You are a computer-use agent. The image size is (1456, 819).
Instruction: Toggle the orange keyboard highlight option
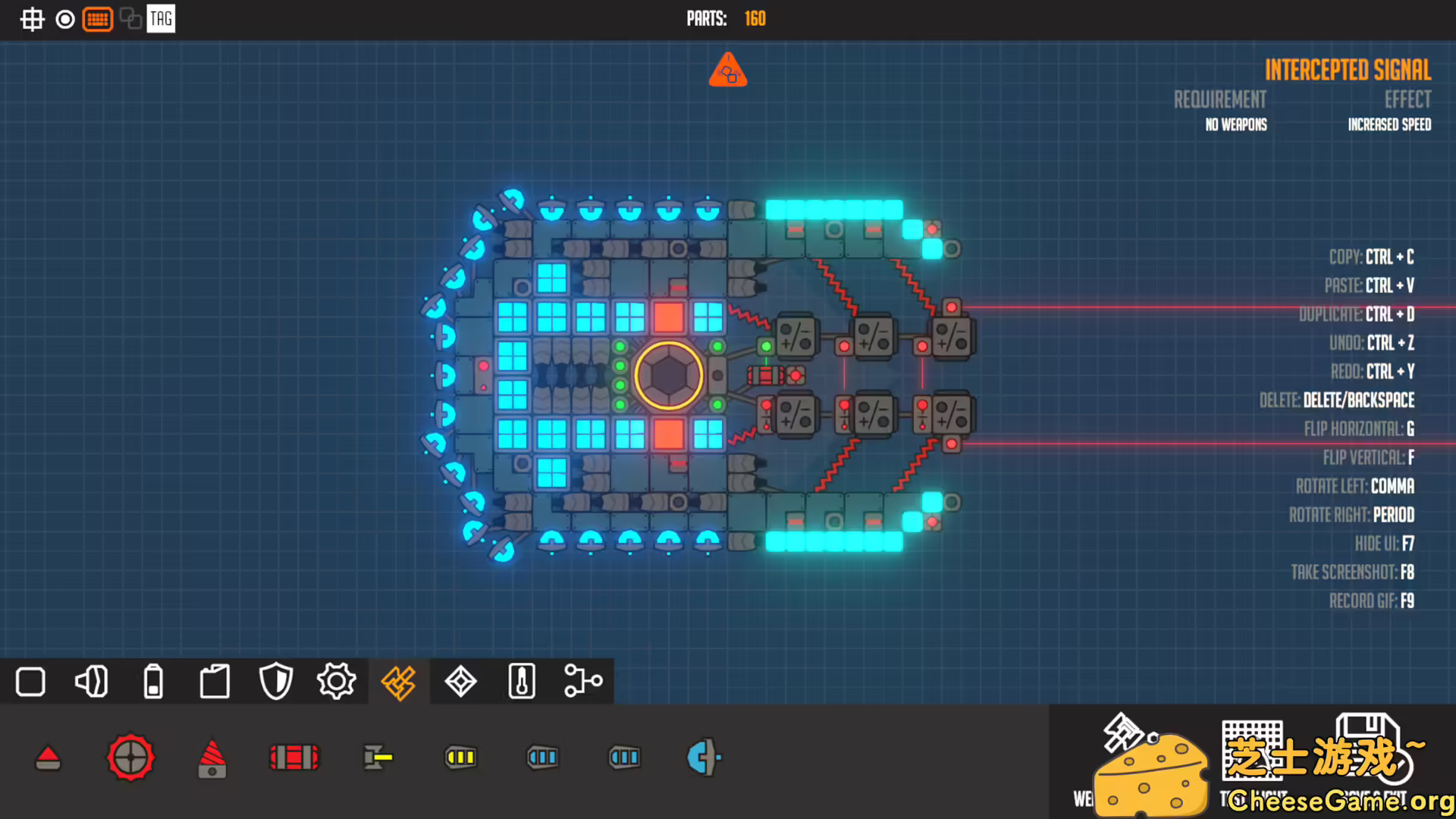click(x=98, y=19)
